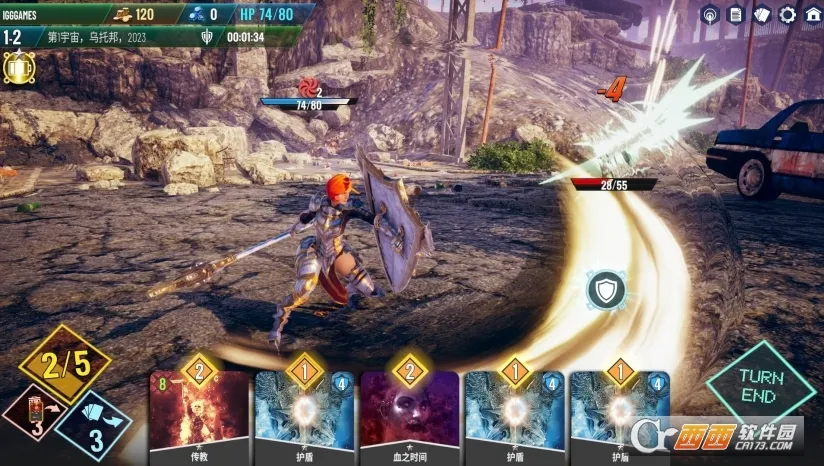Open the deck cards icon
824x466 pixels.
762,15
